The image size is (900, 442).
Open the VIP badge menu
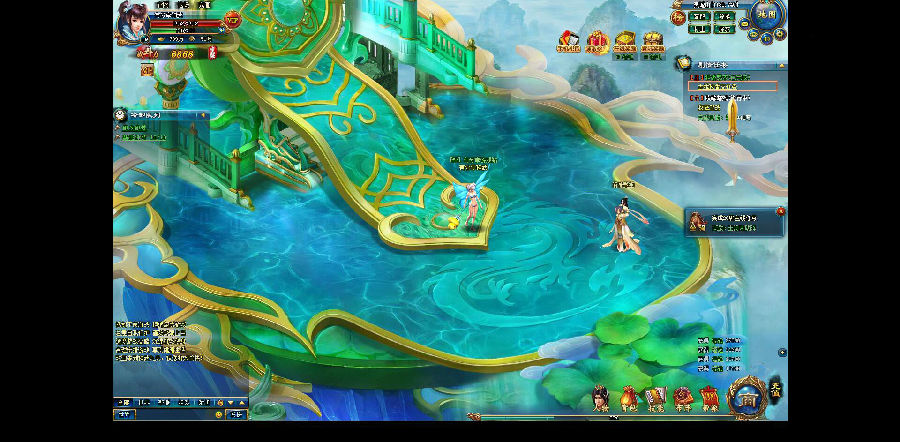(x=232, y=19)
